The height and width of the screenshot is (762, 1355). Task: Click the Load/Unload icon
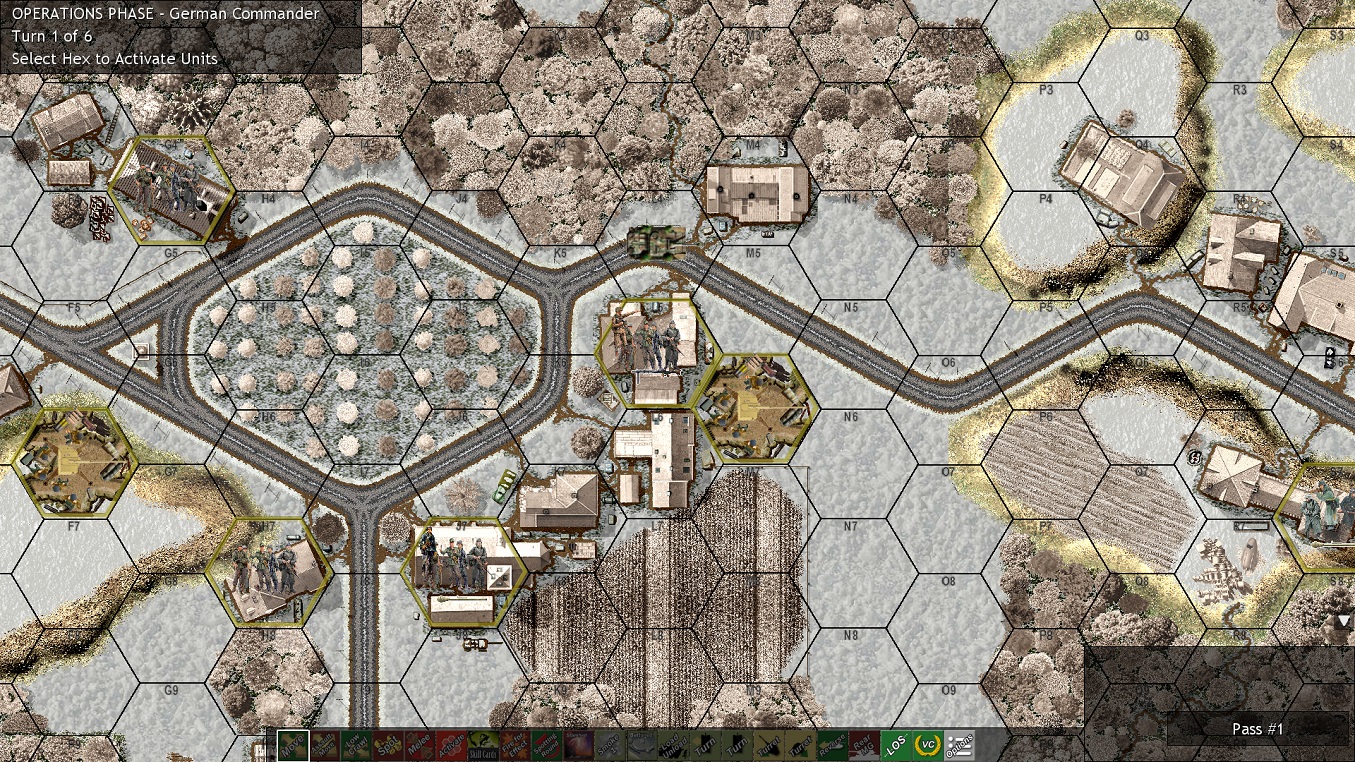pyautogui.click(x=673, y=744)
